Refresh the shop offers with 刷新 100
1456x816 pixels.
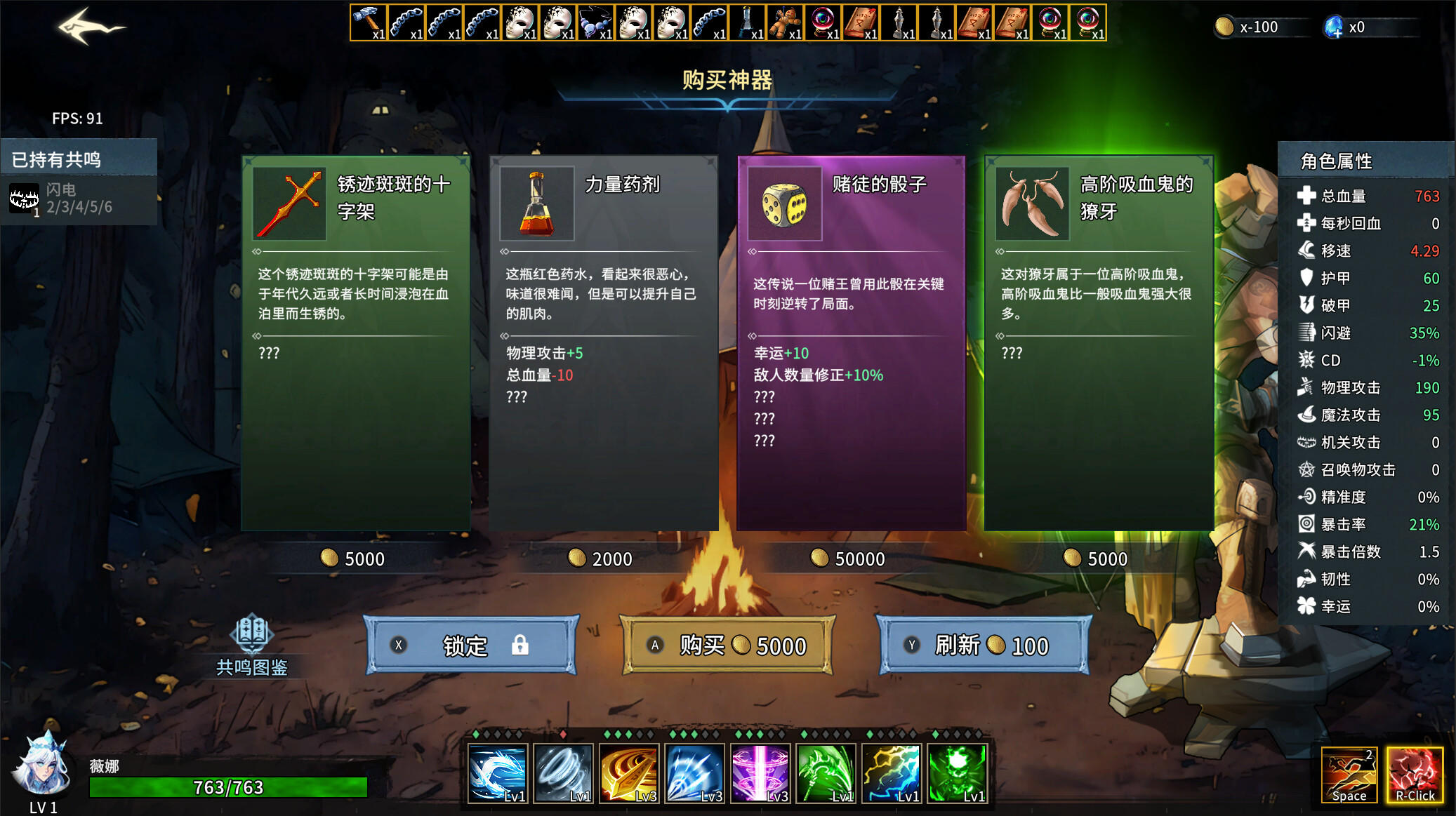coord(984,646)
